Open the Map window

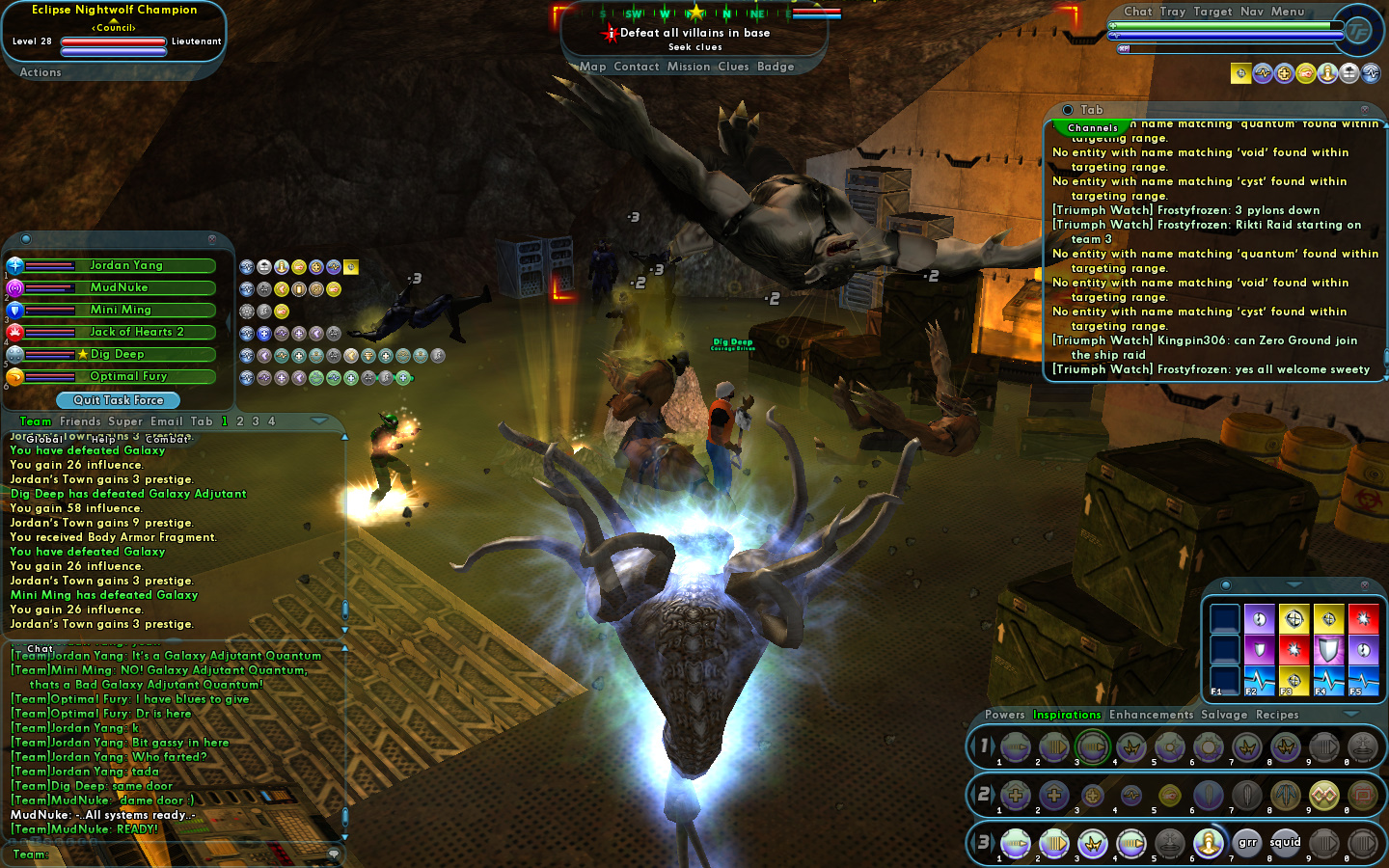pos(592,67)
